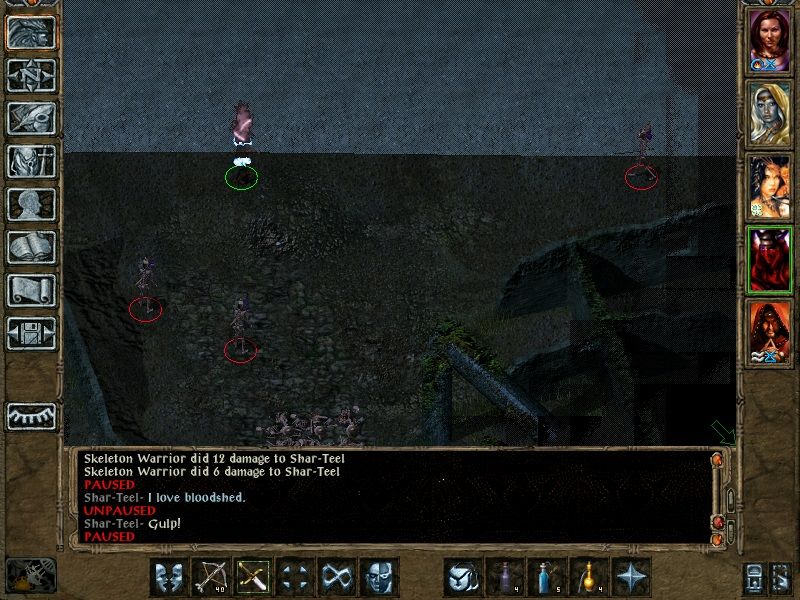Activate the talk masks action button
The height and width of the screenshot is (600, 800).
tap(169, 577)
